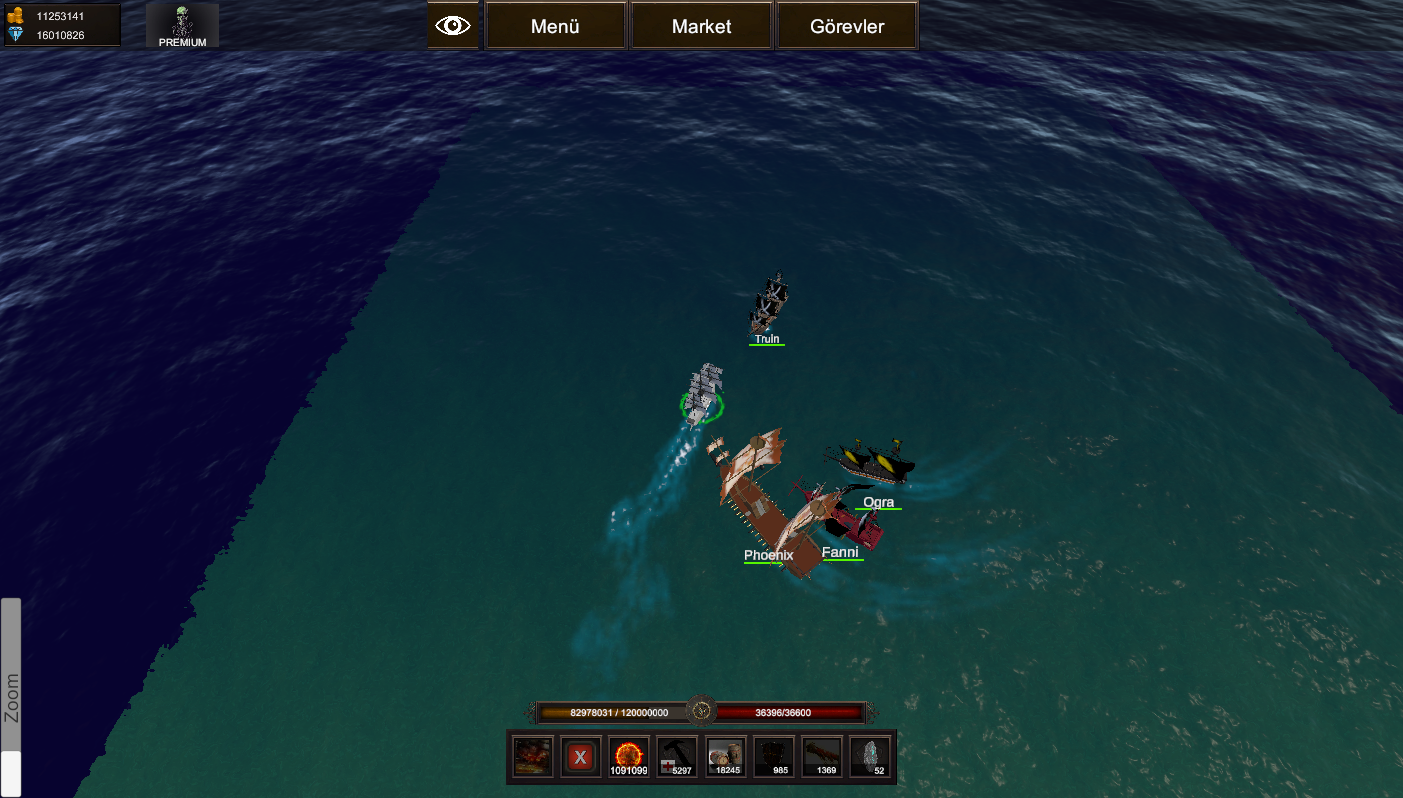Select the Truin ship
The image size is (1403, 798).
pos(769,303)
